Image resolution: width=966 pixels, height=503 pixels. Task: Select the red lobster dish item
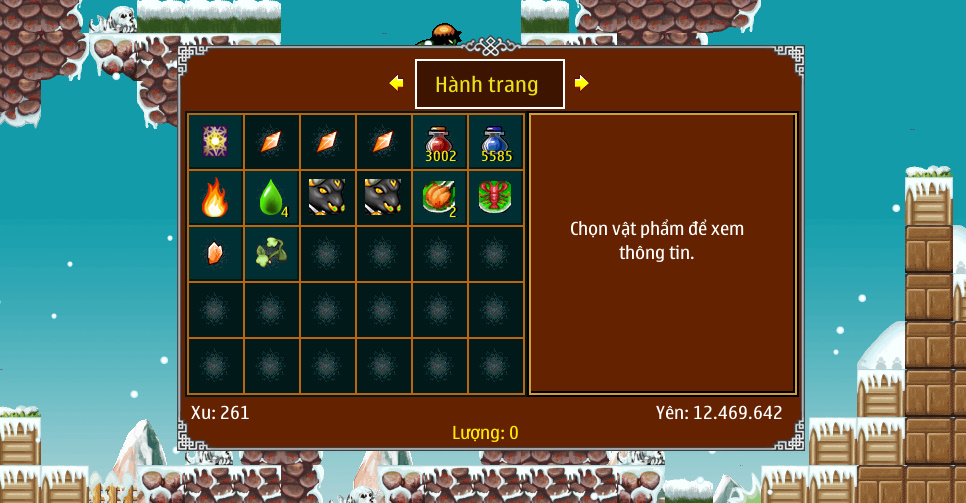496,198
